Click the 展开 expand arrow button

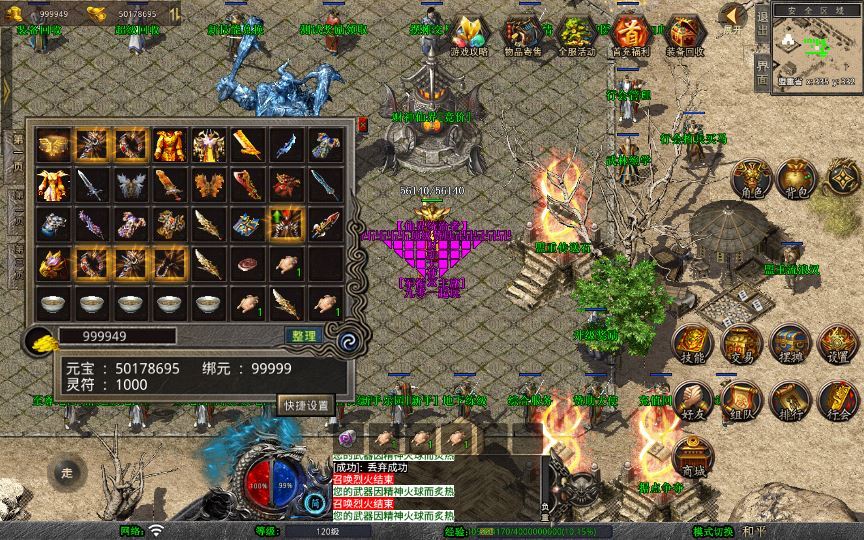[733, 17]
